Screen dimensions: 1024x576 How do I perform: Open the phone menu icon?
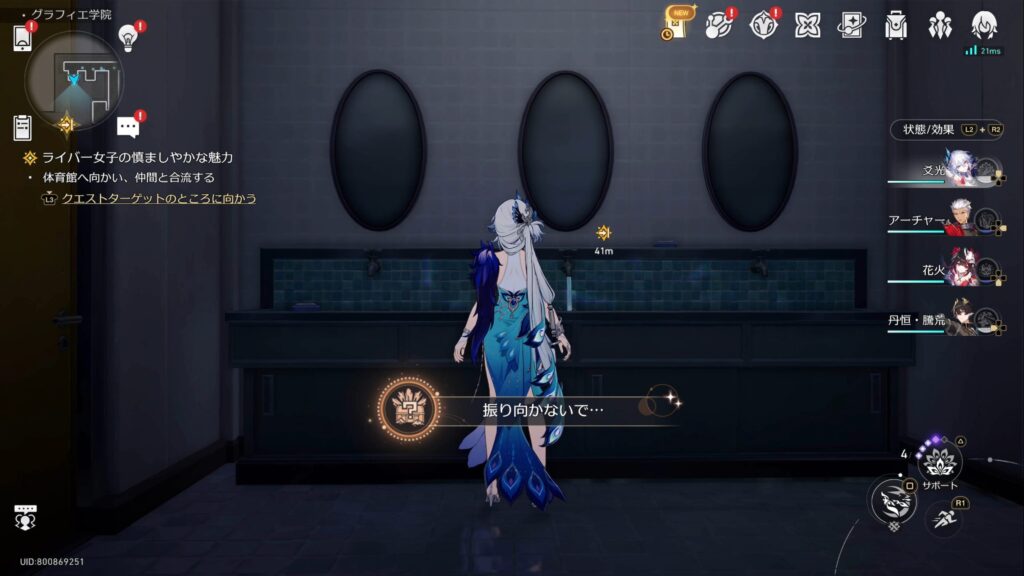click(23, 38)
